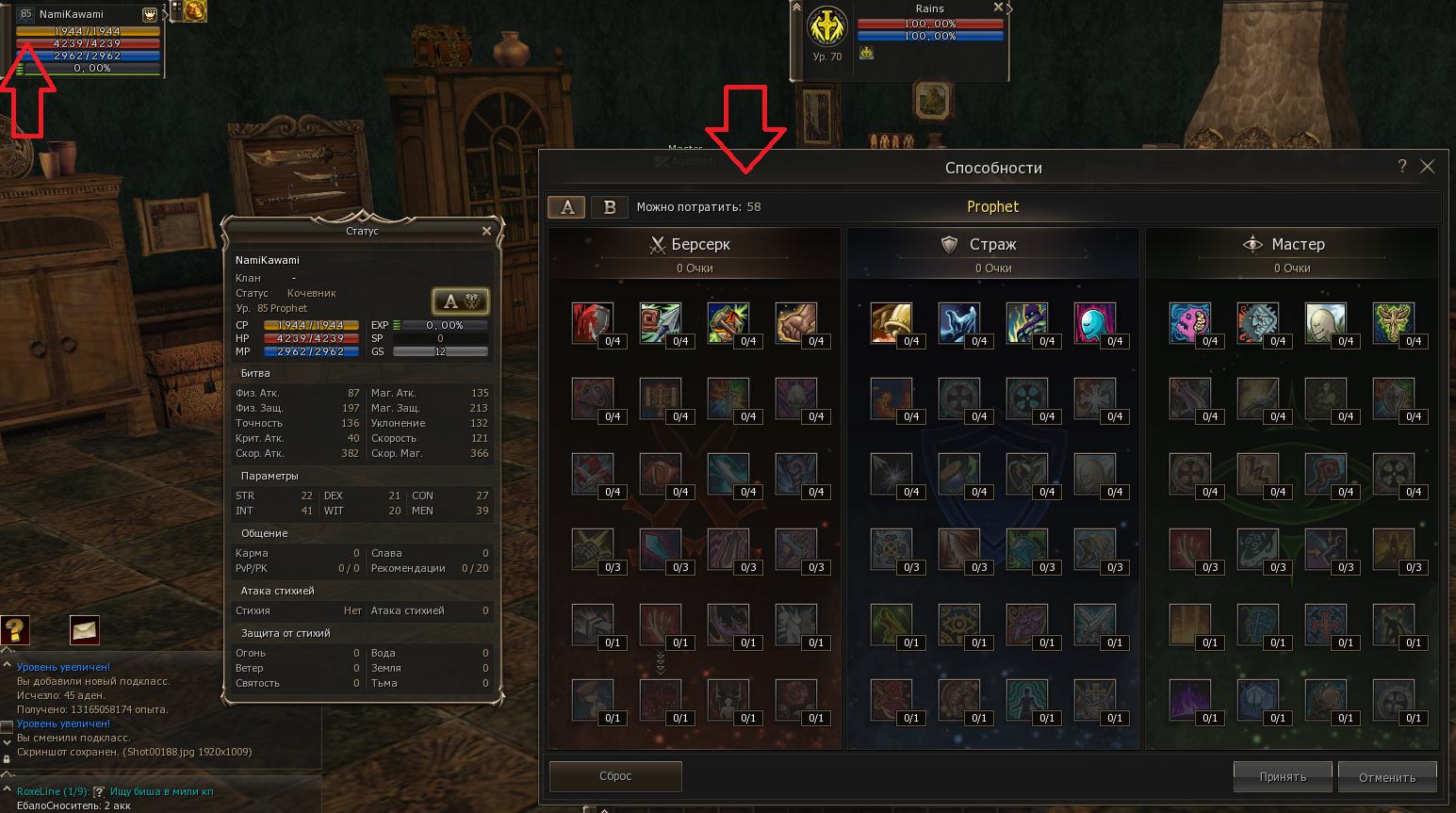
Task: Close the Статус character window
Action: click(486, 231)
